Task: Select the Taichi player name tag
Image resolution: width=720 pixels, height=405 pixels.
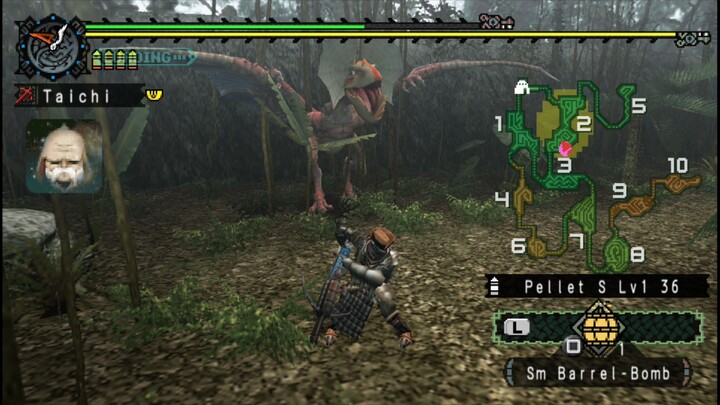Action: tap(78, 96)
